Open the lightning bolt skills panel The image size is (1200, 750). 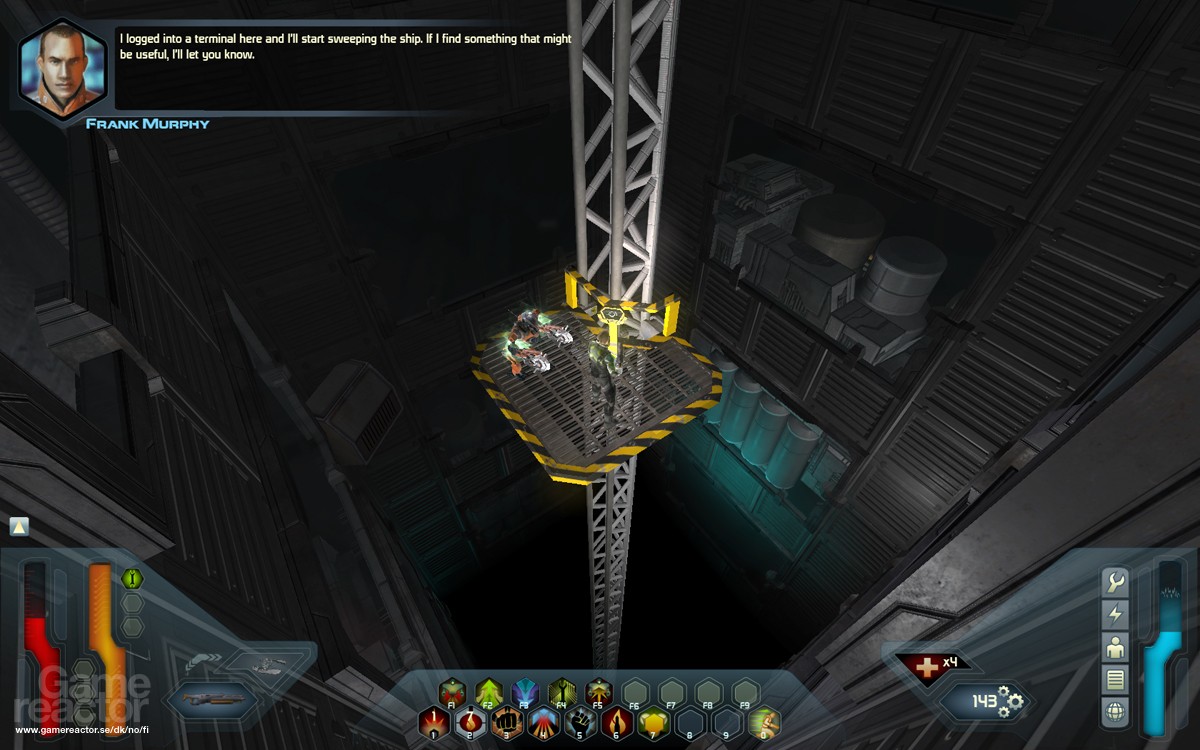pos(1115,614)
